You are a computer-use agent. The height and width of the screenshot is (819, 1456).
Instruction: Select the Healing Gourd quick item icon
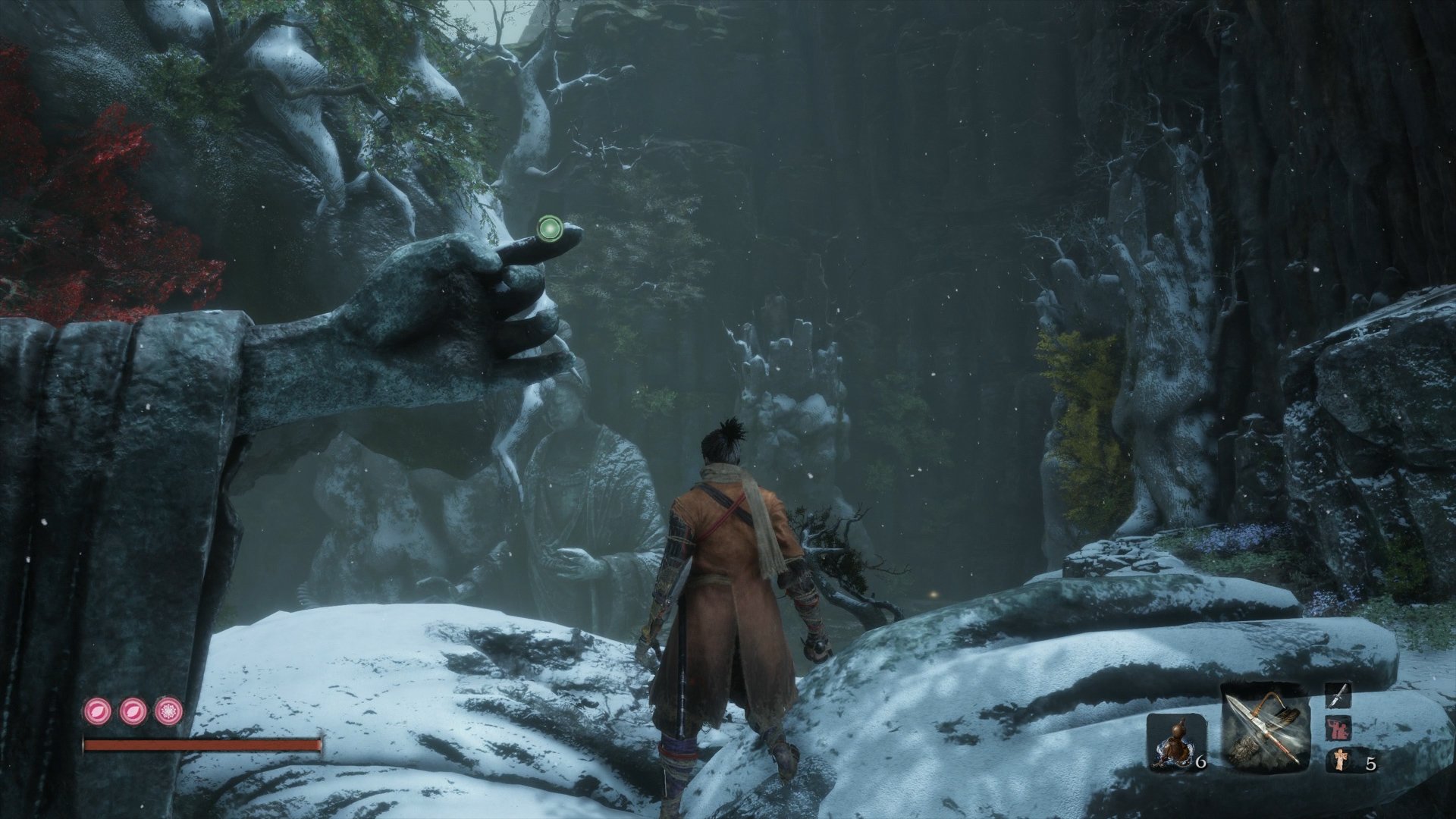tap(1175, 741)
